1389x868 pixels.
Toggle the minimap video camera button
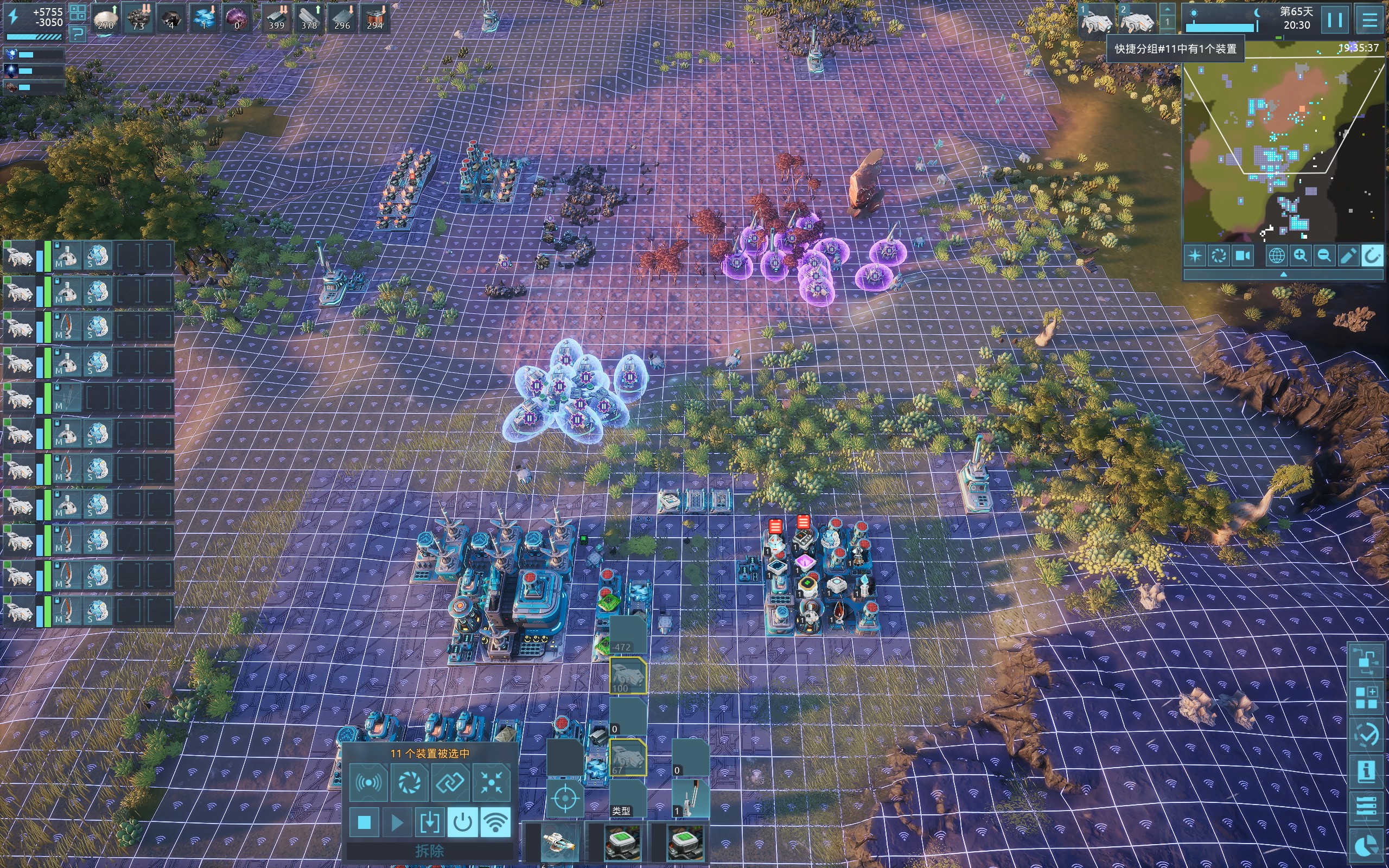click(x=1243, y=256)
